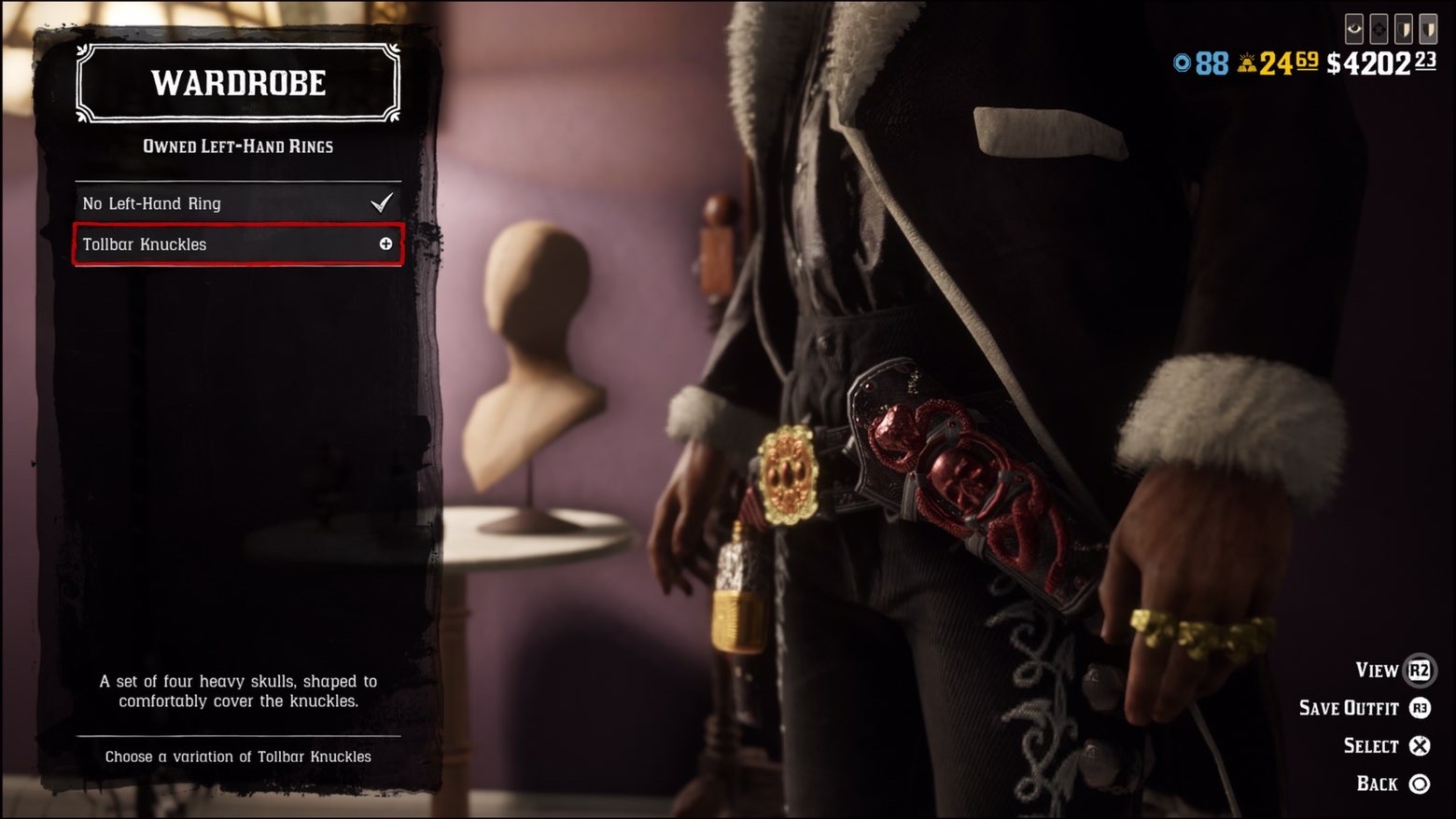Select the No Left-Hand Ring entry
Viewport: 1456px width, 819px height.
pyautogui.click(x=237, y=203)
